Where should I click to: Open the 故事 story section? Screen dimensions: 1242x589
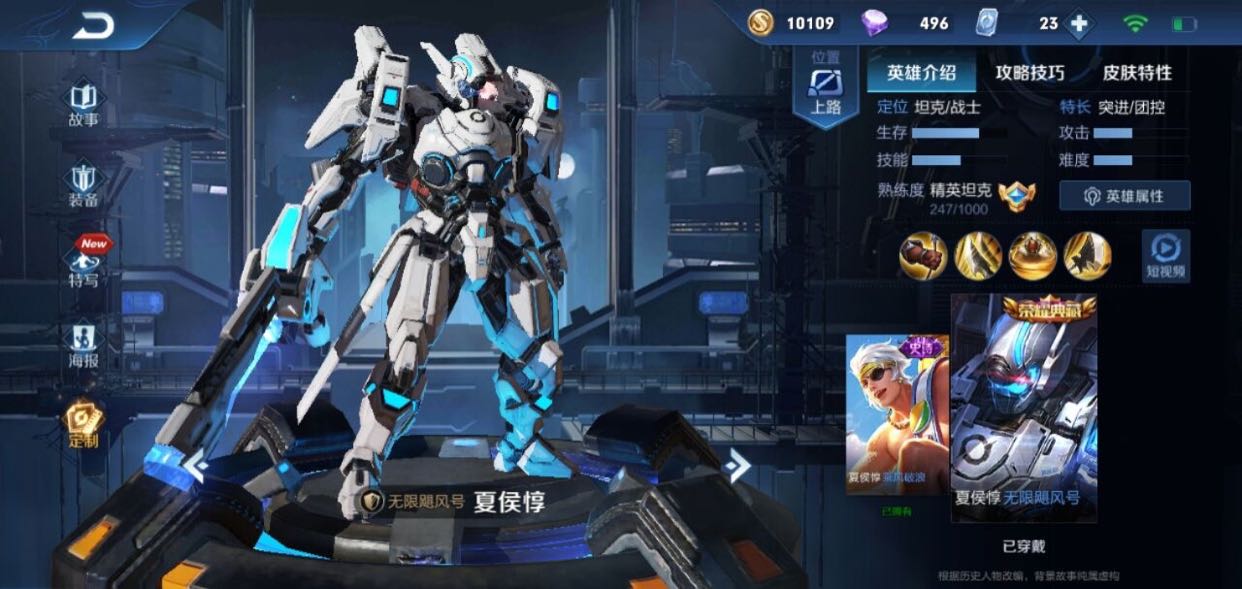83,104
